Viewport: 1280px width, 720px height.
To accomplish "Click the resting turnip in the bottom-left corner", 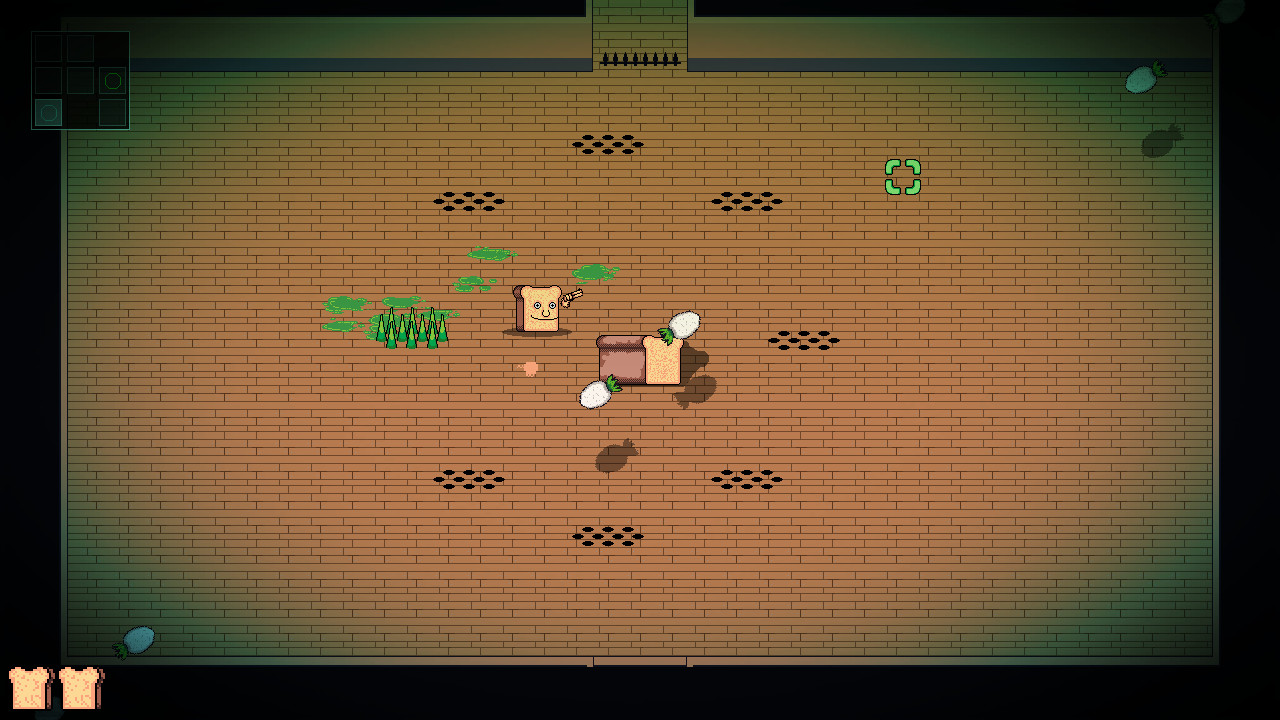I will pos(136,638).
